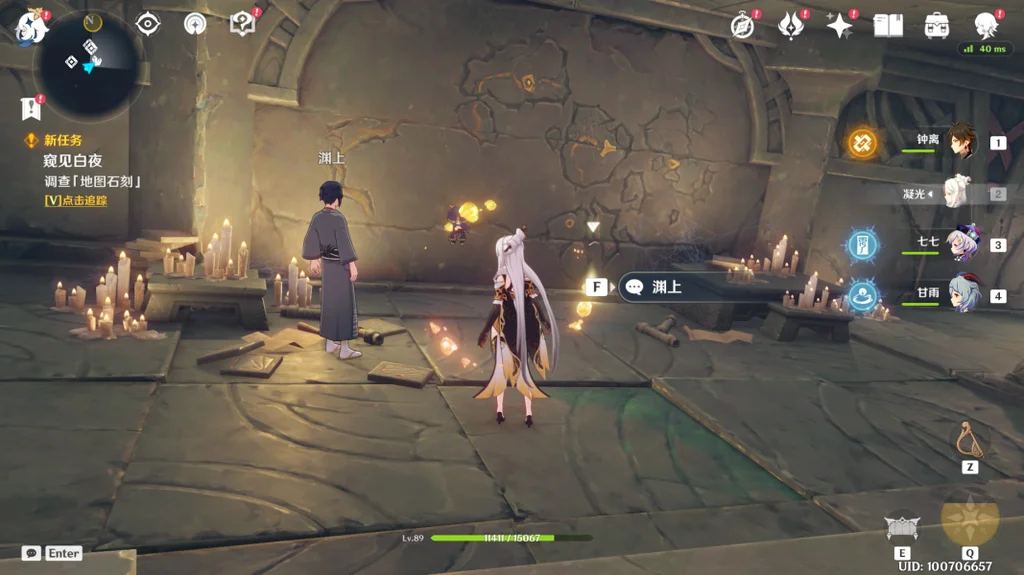1024x575 pixels.
Task: Open the circular minimap
Action: (88, 62)
